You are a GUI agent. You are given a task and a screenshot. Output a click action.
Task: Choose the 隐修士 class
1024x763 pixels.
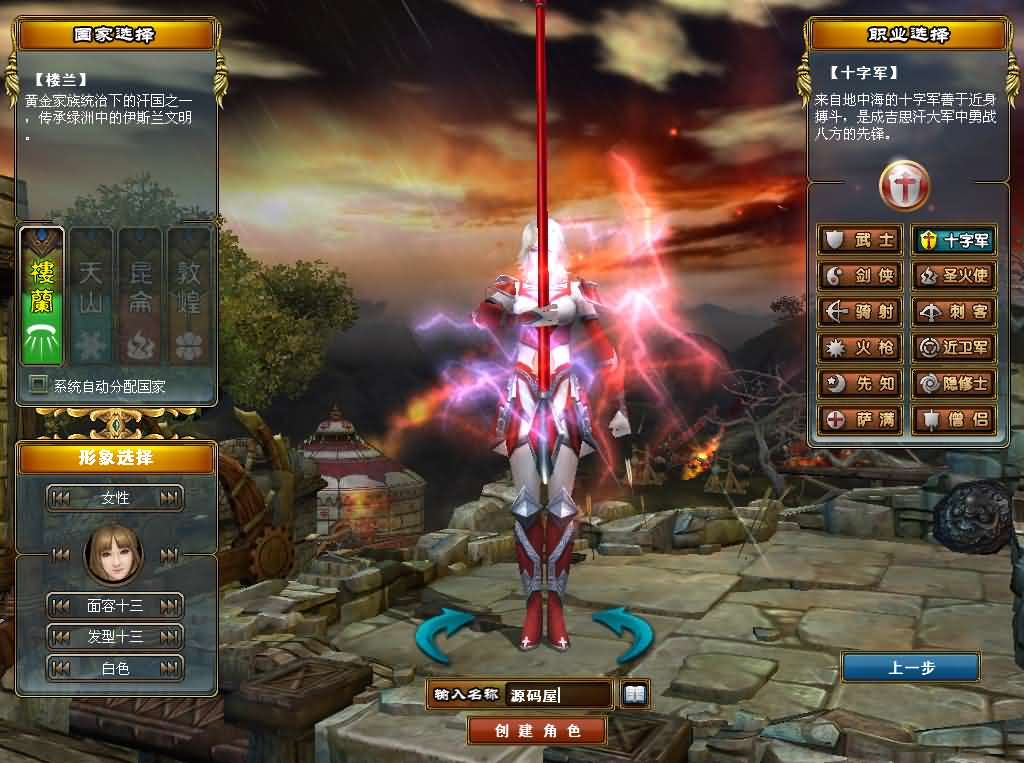(x=954, y=384)
